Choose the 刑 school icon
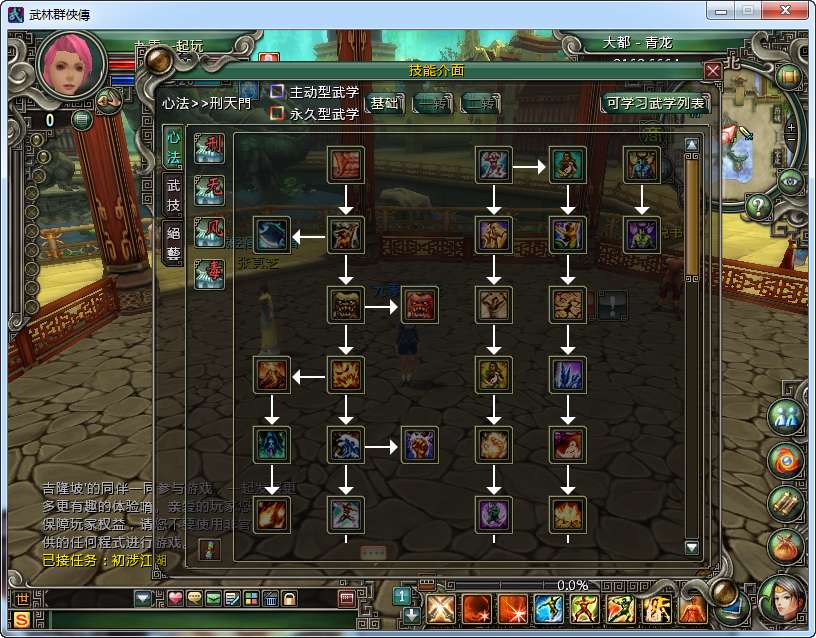This screenshot has width=816, height=638. 210,149
